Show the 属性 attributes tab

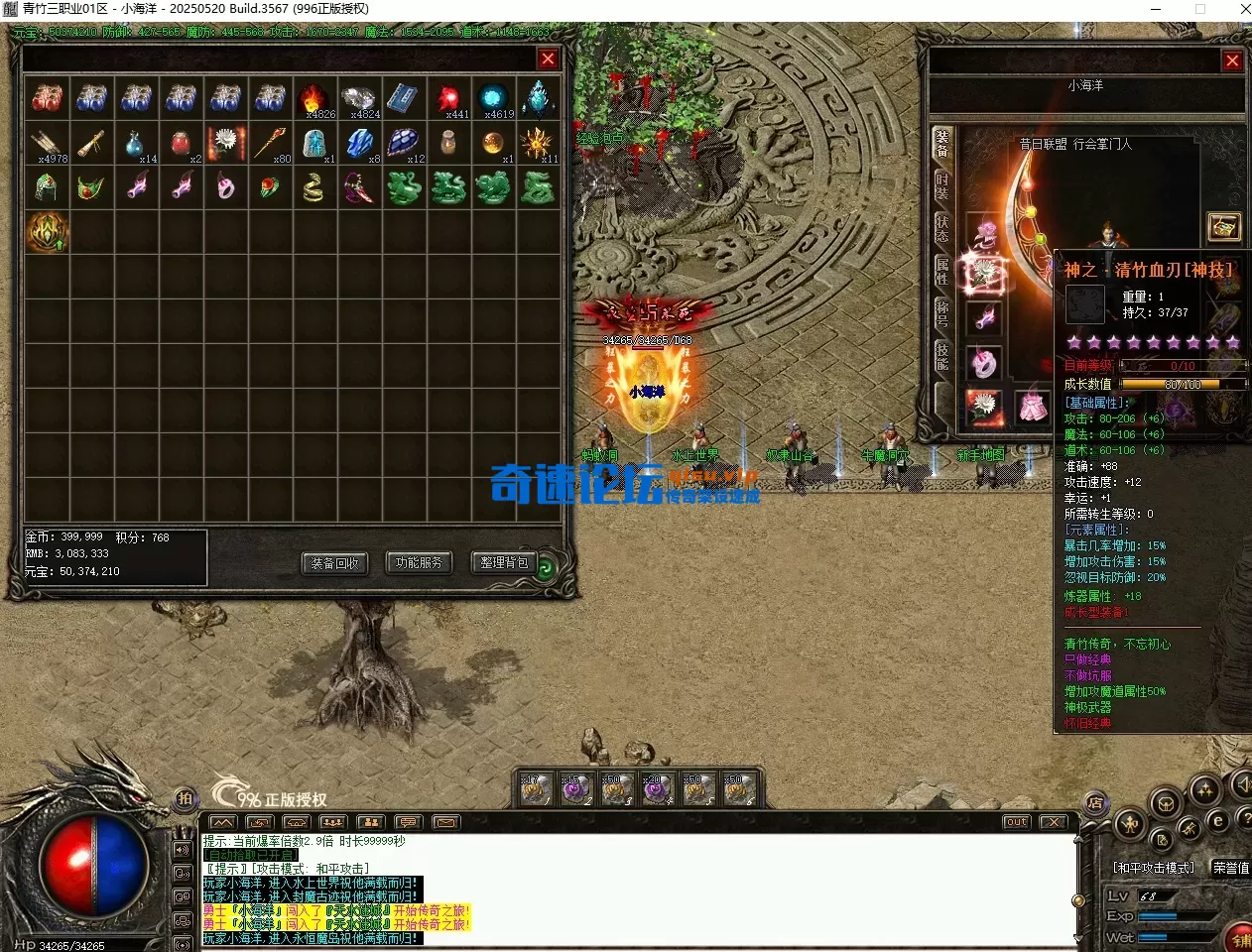coord(941,271)
